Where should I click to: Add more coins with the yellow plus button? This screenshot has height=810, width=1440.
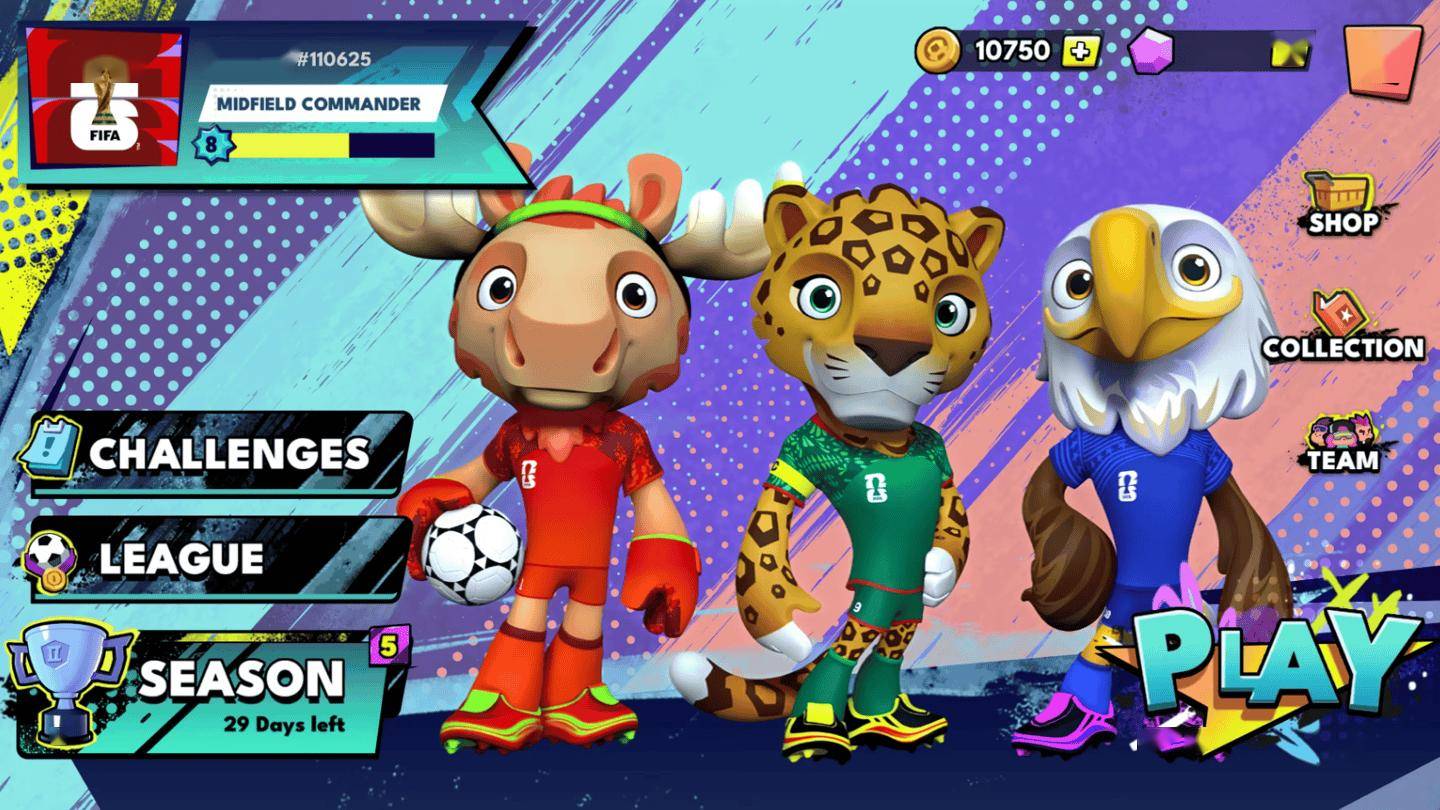tap(1080, 51)
